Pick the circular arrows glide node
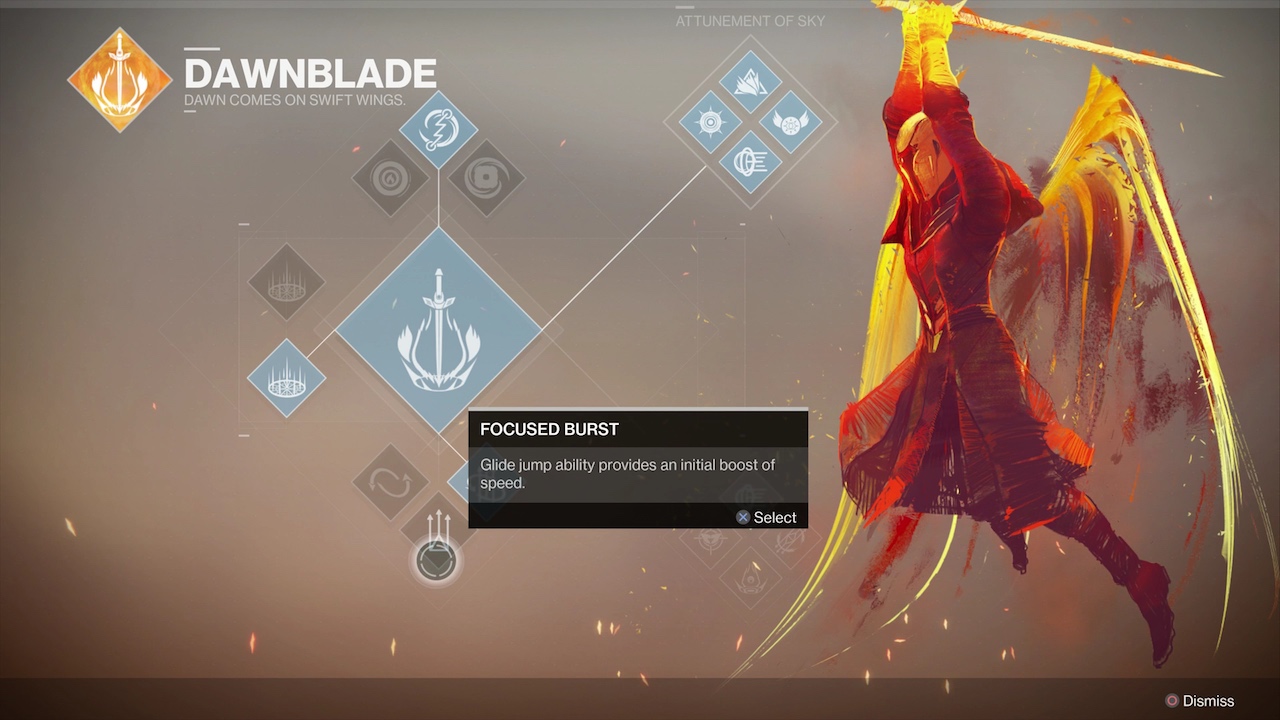This screenshot has width=1280, height=720. [391, 482]
